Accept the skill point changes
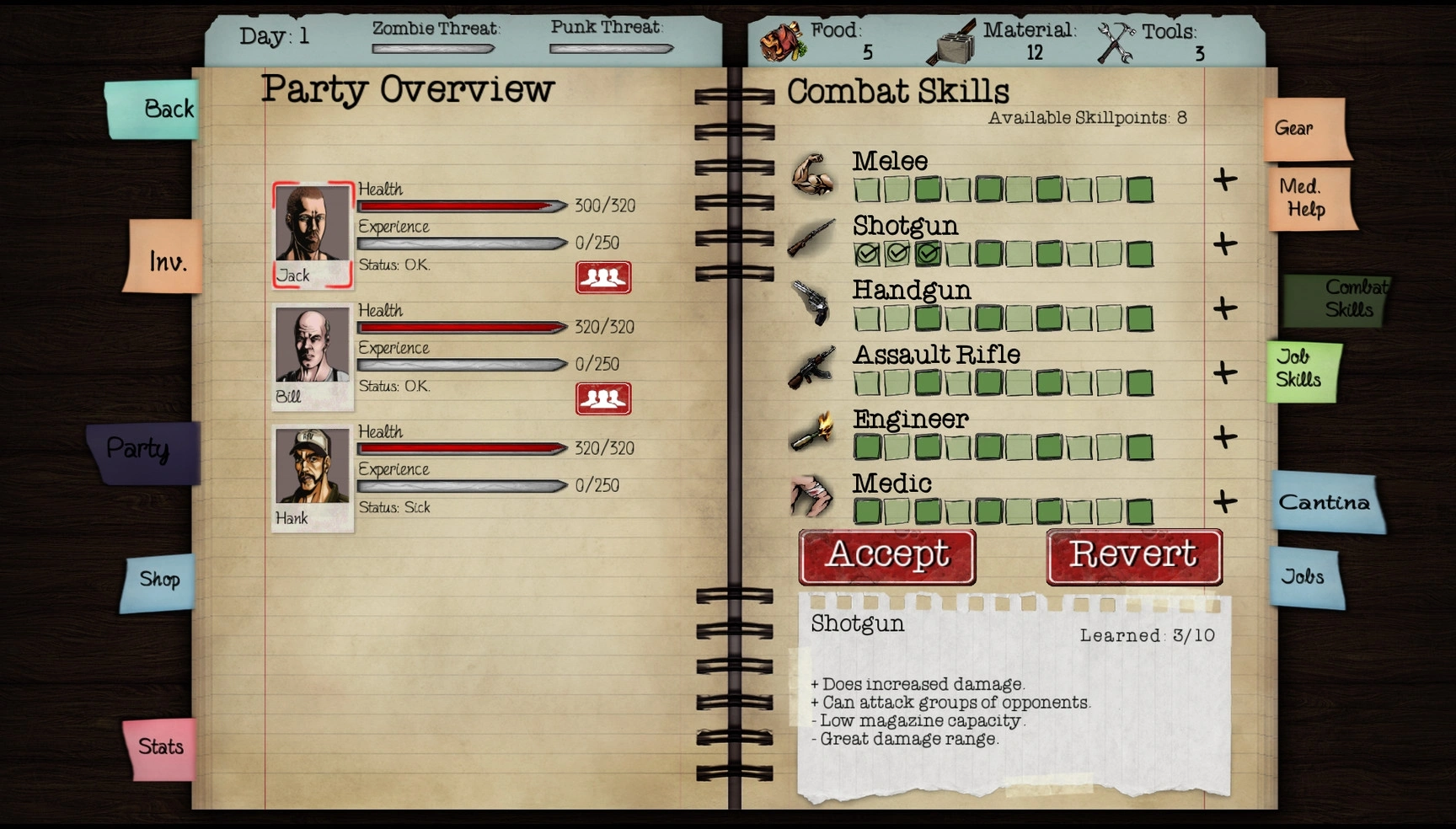The height and width of the screenshot is (829, 1456). (x=887, y=557)
